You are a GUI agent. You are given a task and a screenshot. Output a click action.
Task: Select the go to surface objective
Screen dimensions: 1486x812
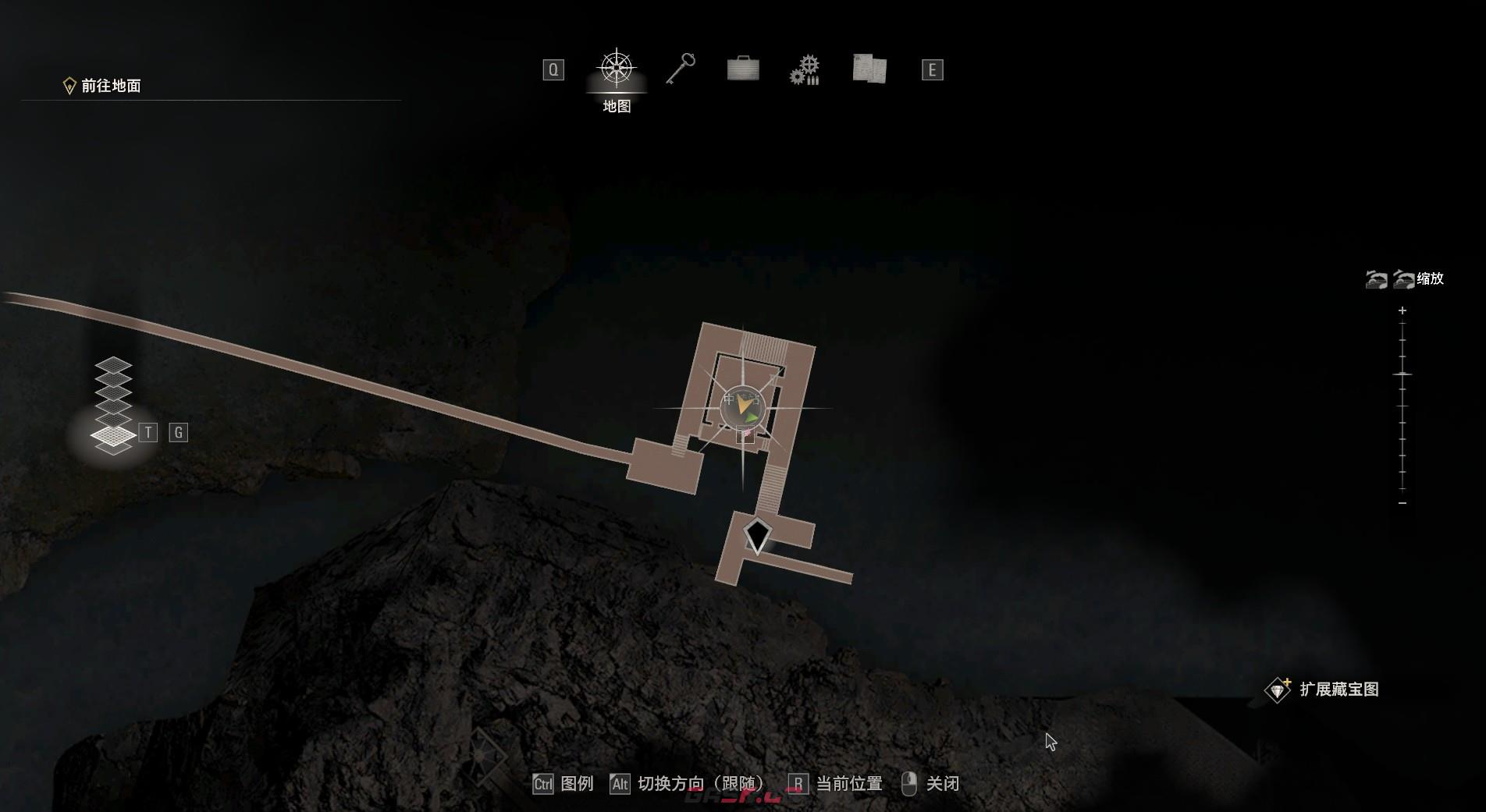[x=102, y=86]
